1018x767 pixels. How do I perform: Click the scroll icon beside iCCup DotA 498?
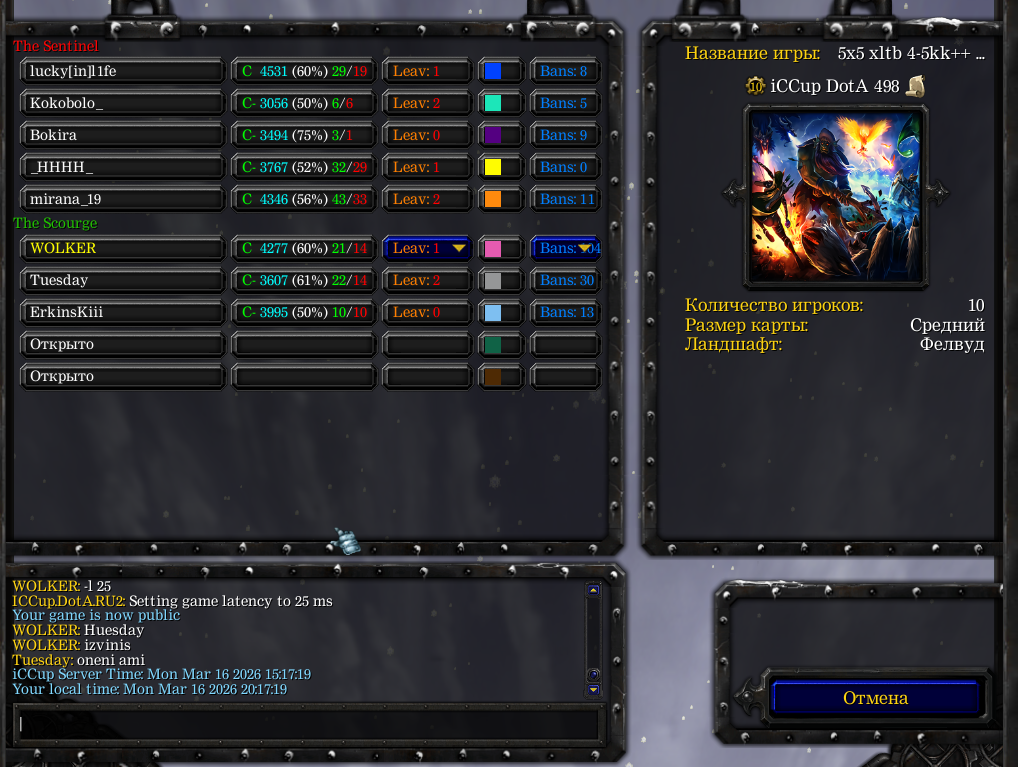(915, 86)
